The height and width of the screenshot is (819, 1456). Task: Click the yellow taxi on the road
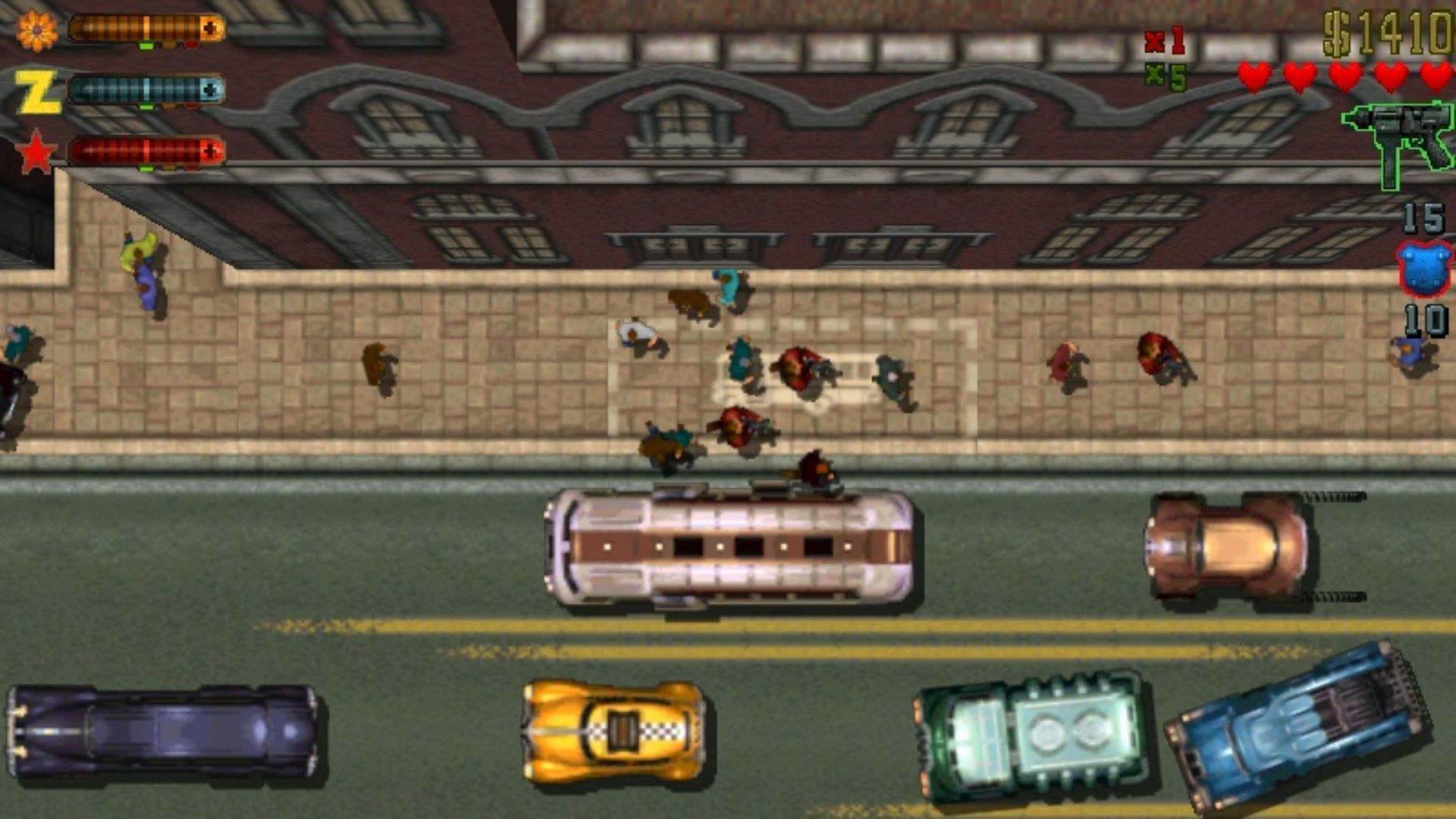point(613,732)
